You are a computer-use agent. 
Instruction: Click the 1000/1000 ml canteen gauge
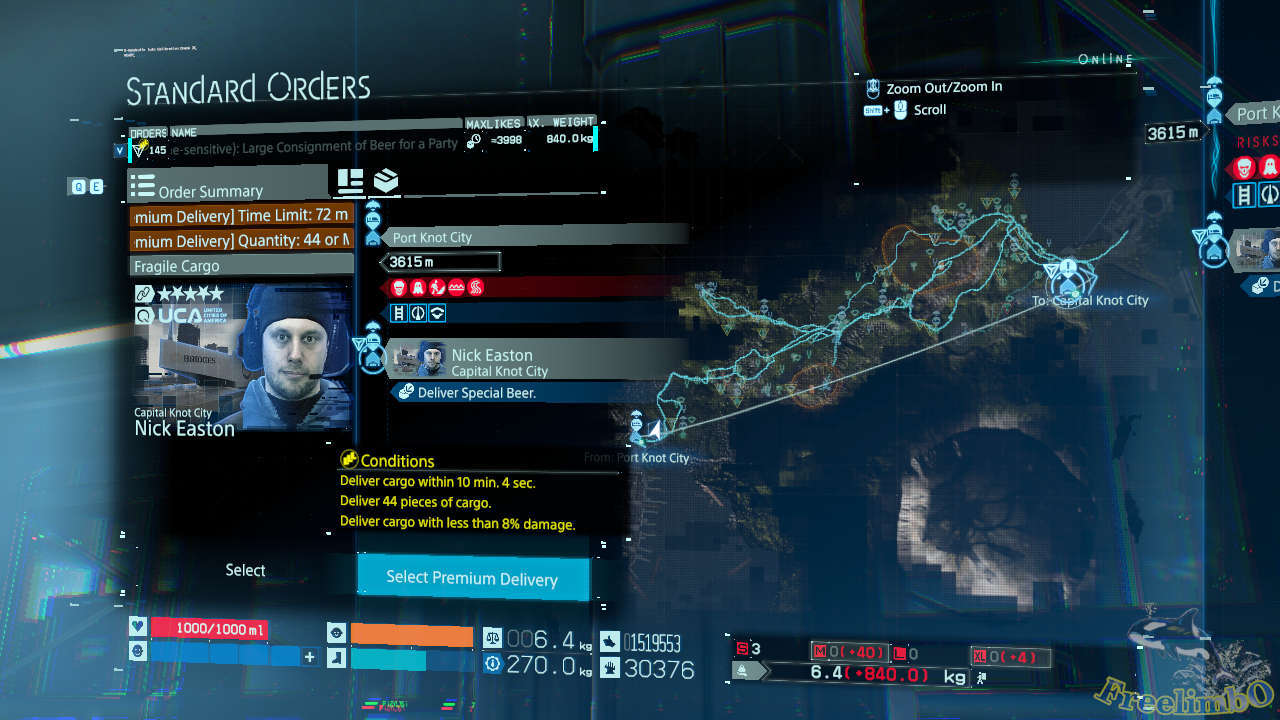[218, 628]
